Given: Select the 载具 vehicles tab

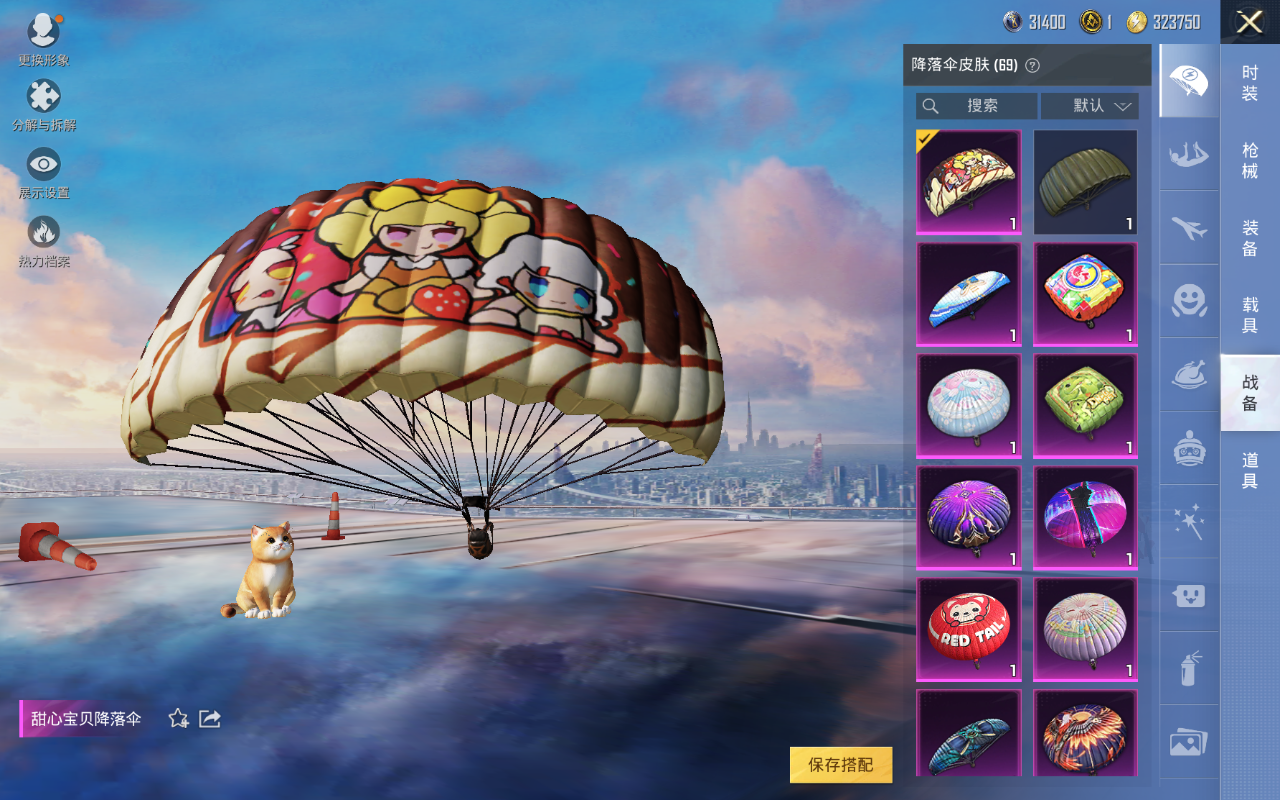Looking at the screenshot, I should [x=1249, y=315].
